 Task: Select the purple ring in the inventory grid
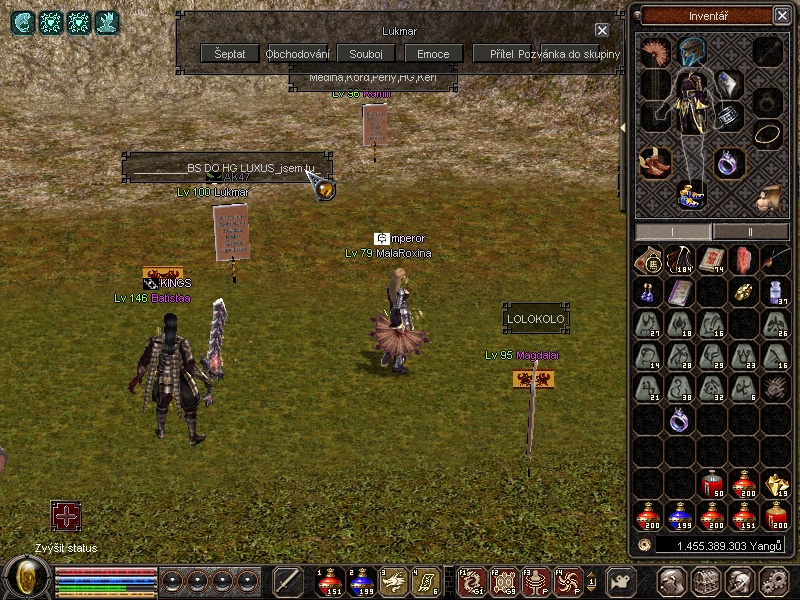click(x=680, y=421)
